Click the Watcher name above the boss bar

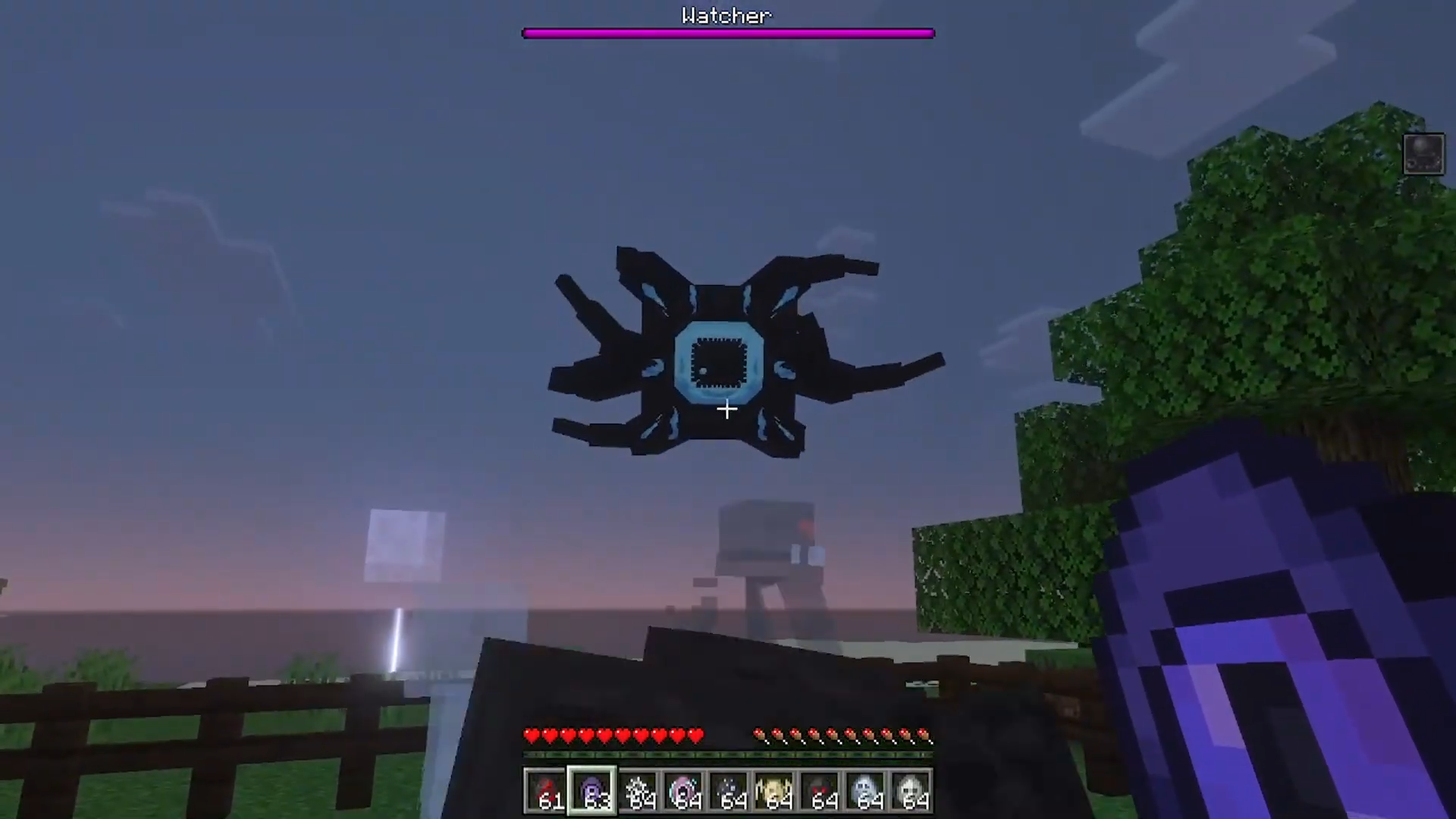coord(726,16)
